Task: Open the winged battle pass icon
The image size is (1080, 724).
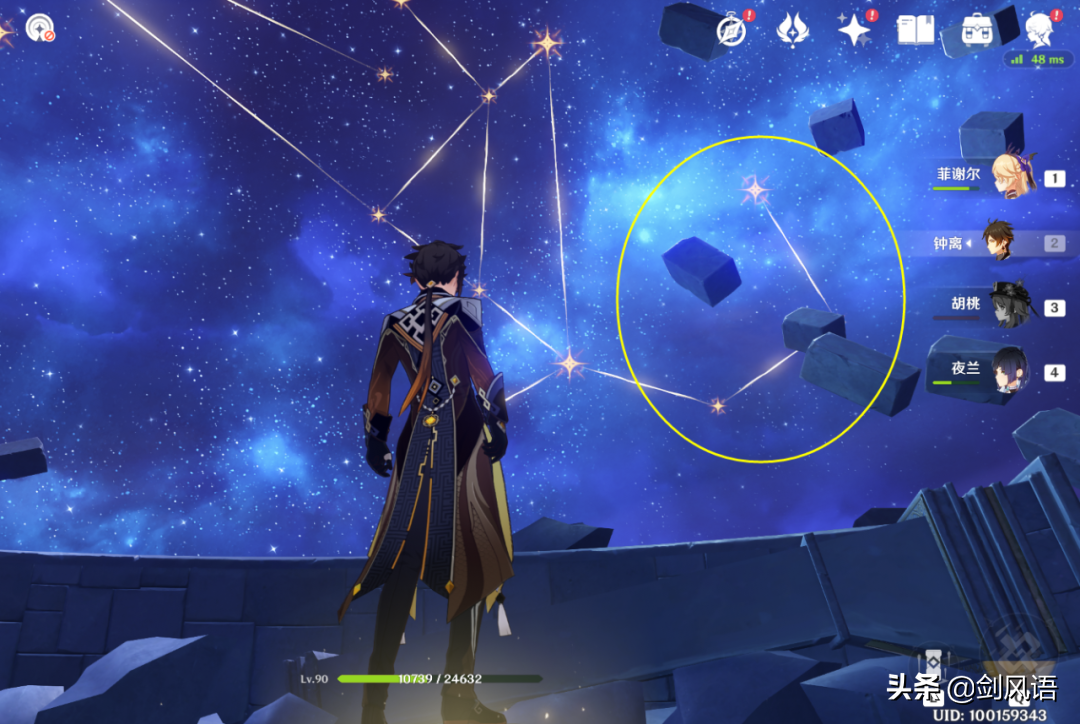Action: click(793, 31)
